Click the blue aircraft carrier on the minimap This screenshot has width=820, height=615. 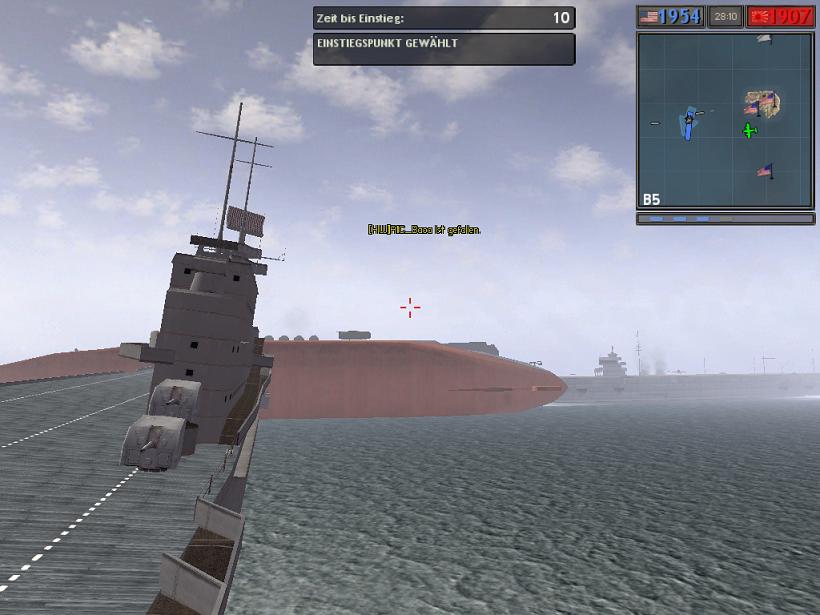pos(688,126)
